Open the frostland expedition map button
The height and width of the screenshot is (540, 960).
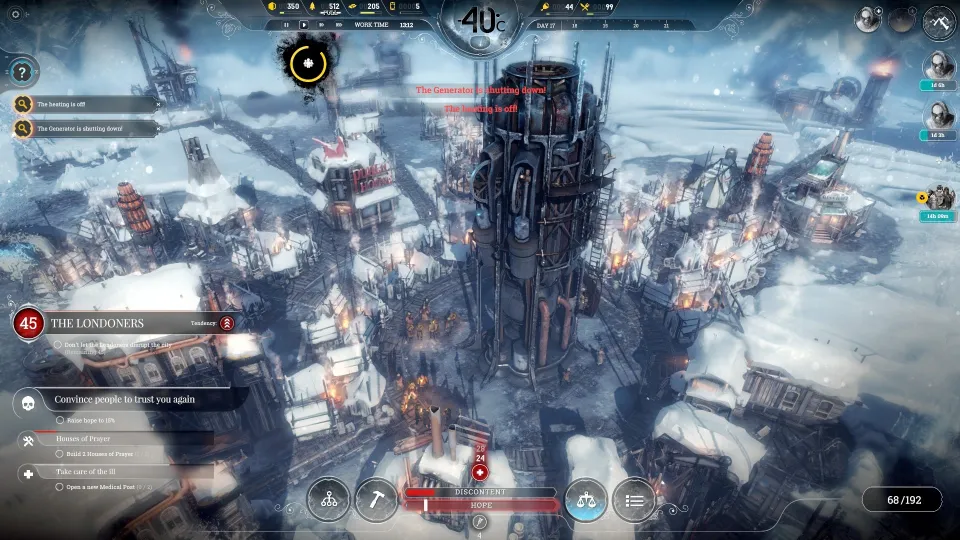939,20
